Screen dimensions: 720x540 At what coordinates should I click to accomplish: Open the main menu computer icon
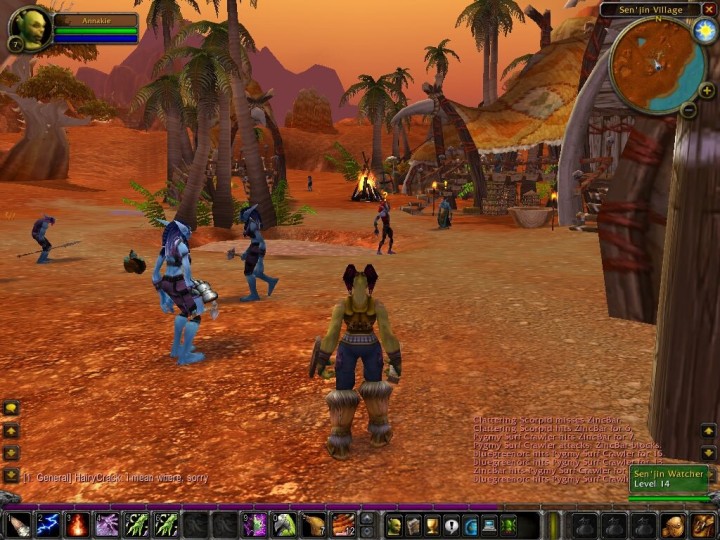[x=489, y=524]
